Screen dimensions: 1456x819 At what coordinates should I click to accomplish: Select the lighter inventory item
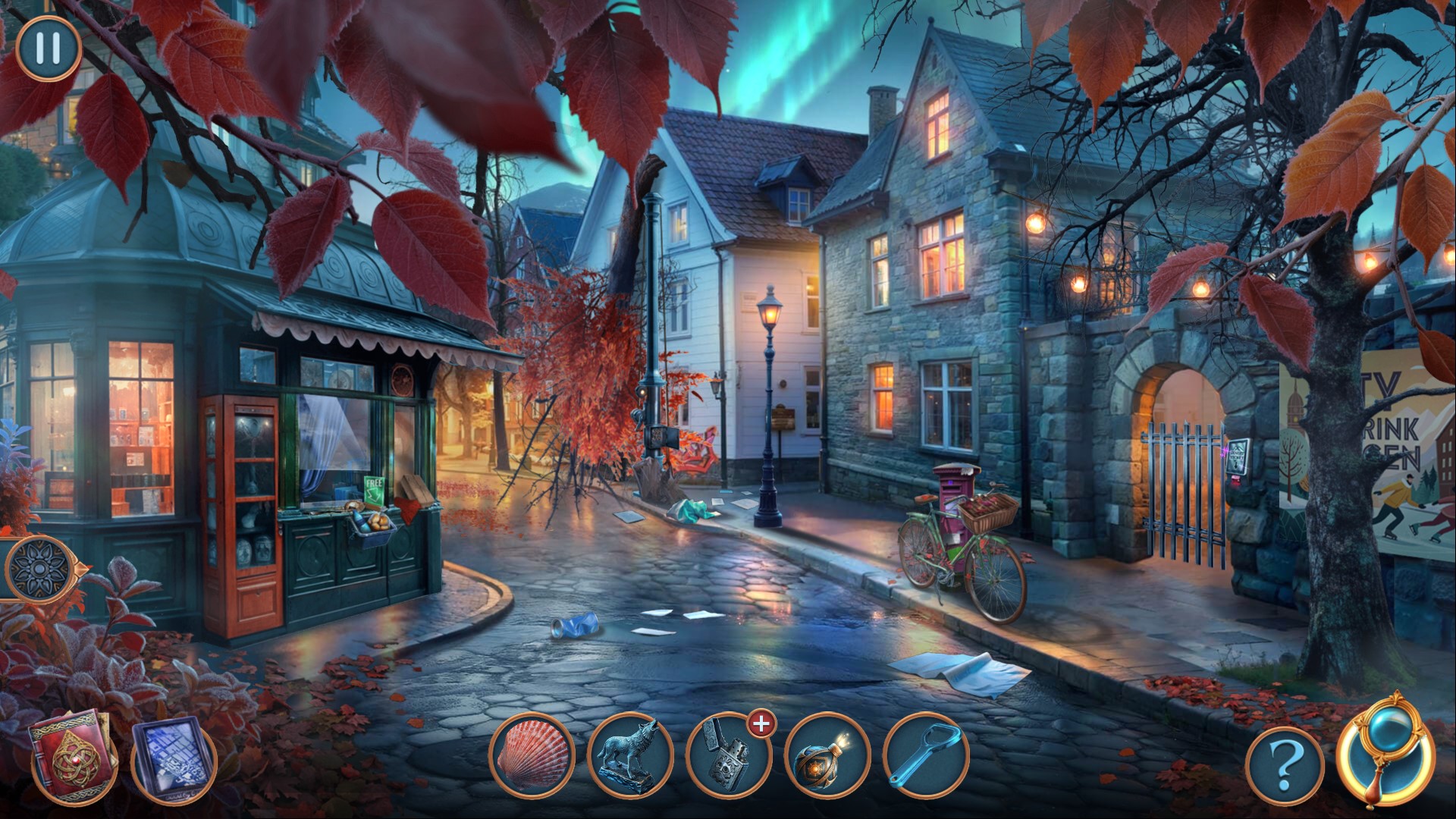(727, 758)
